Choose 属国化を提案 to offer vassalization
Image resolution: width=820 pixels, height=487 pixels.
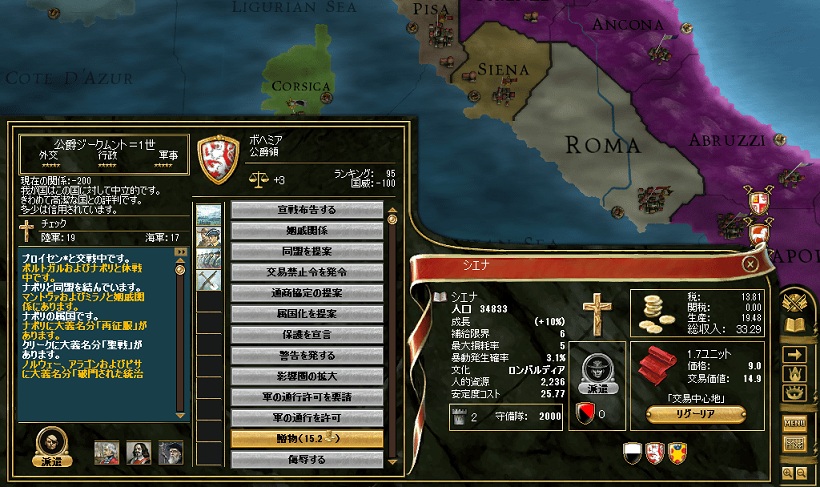point(307,314)
